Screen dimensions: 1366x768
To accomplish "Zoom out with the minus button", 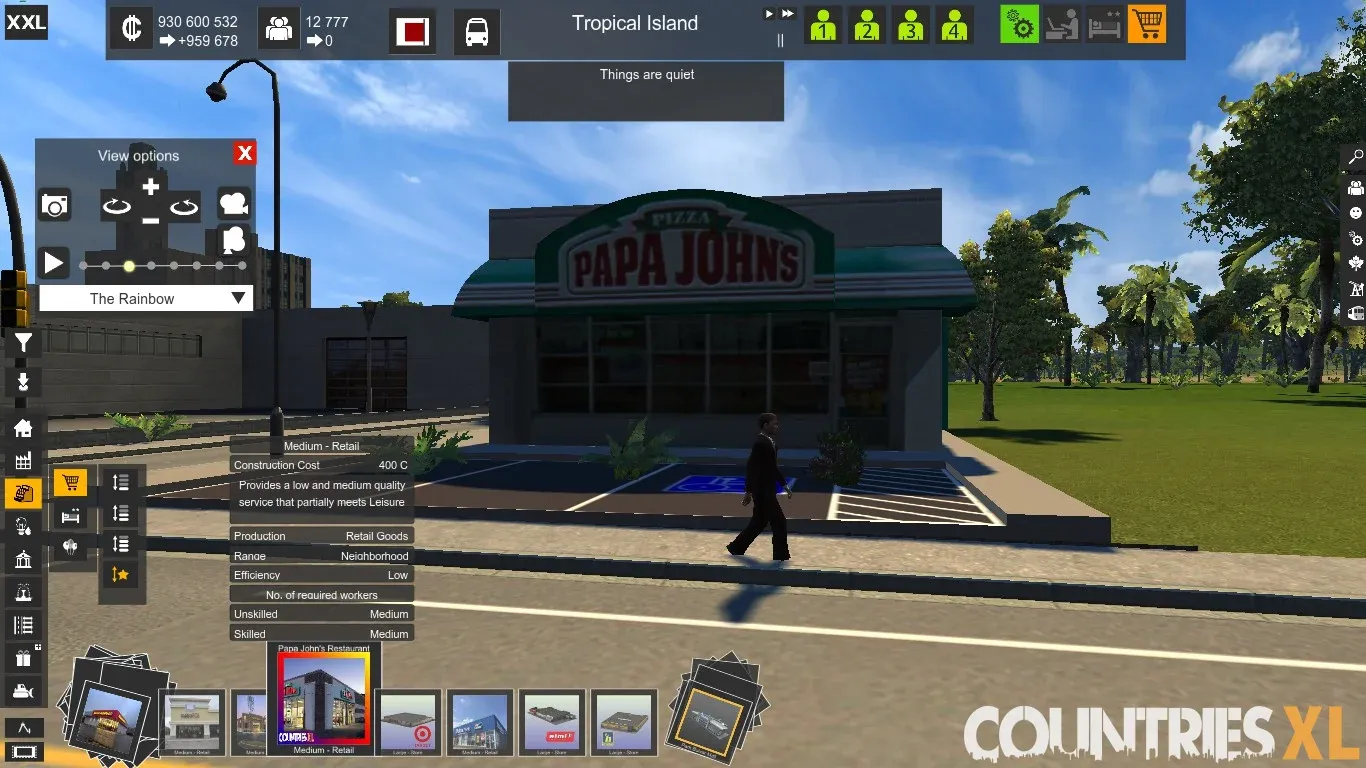I will pyautogui.click(x=150, y=220).
